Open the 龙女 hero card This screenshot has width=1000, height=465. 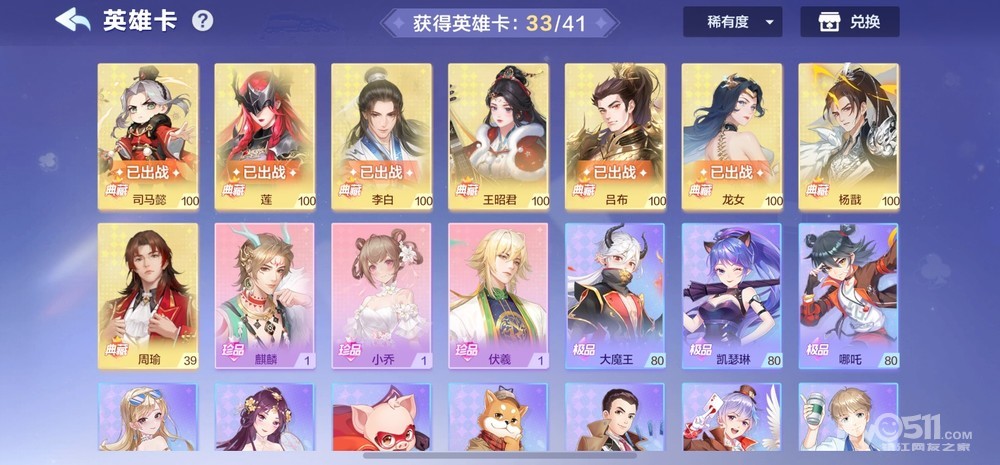tap(732, 136)
